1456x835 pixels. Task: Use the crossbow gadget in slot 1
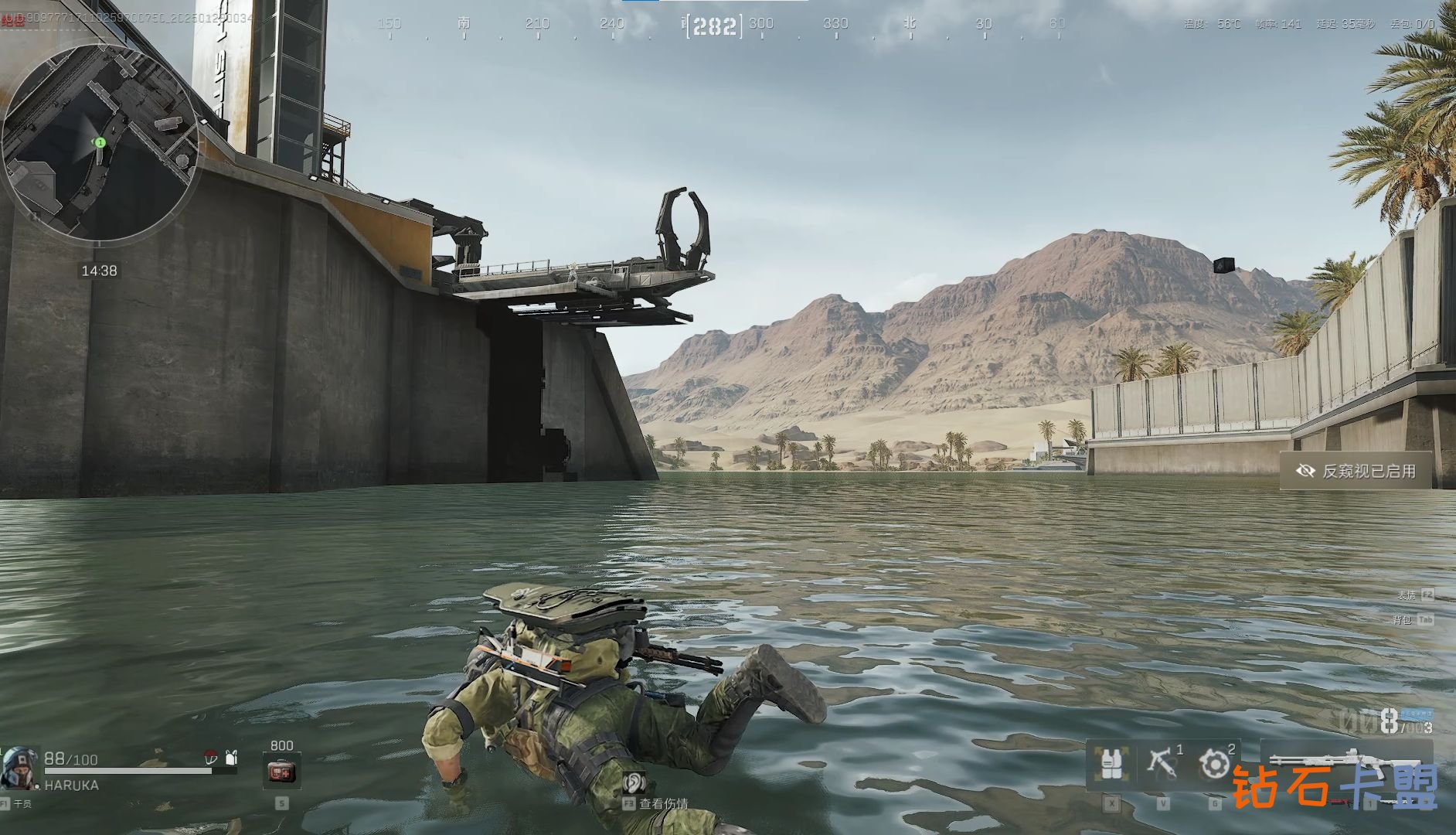tap(1162, 765)
